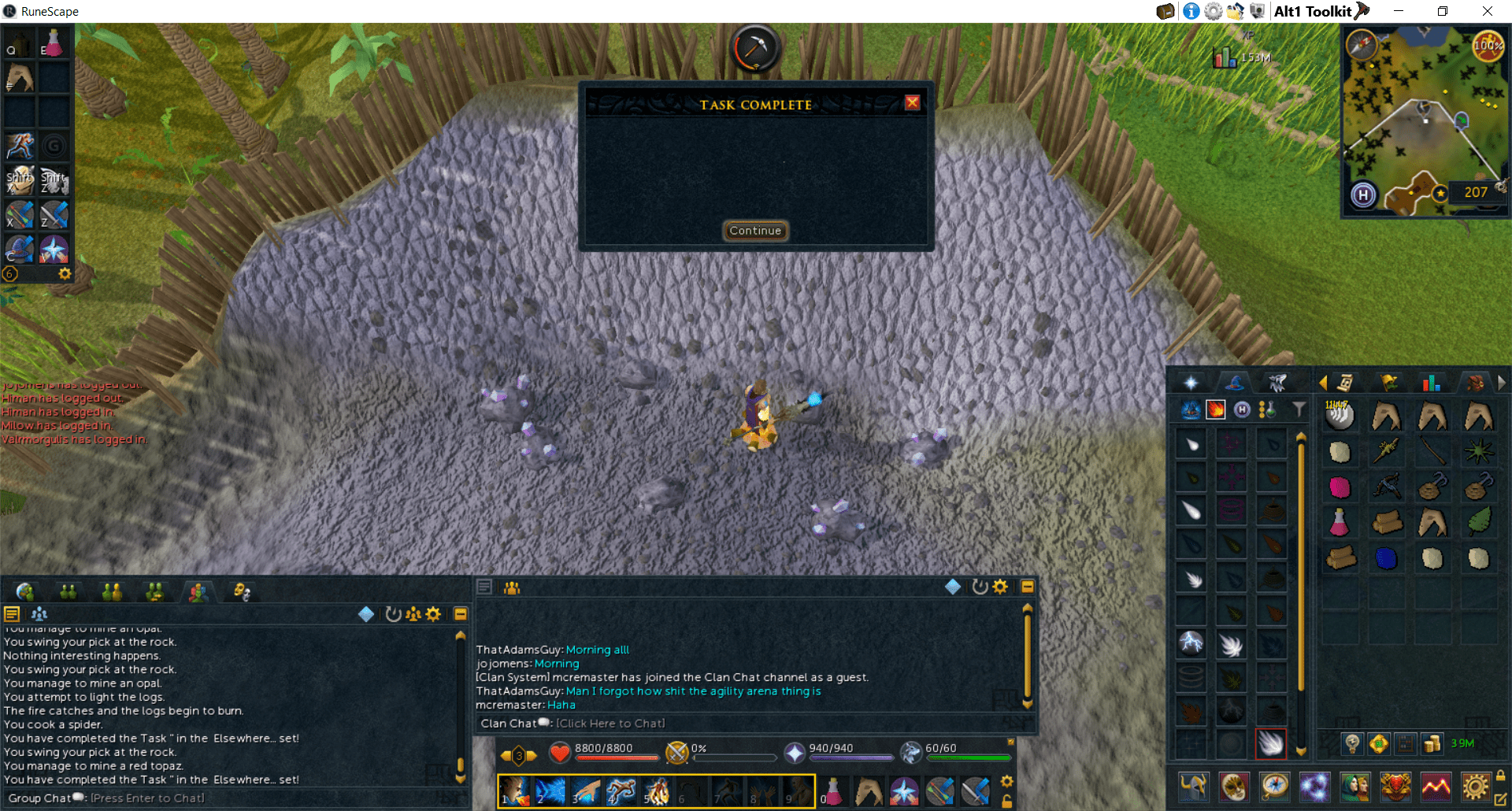
Task: Click the money pouch showing 39M
Action: (x=1431, y=744)
